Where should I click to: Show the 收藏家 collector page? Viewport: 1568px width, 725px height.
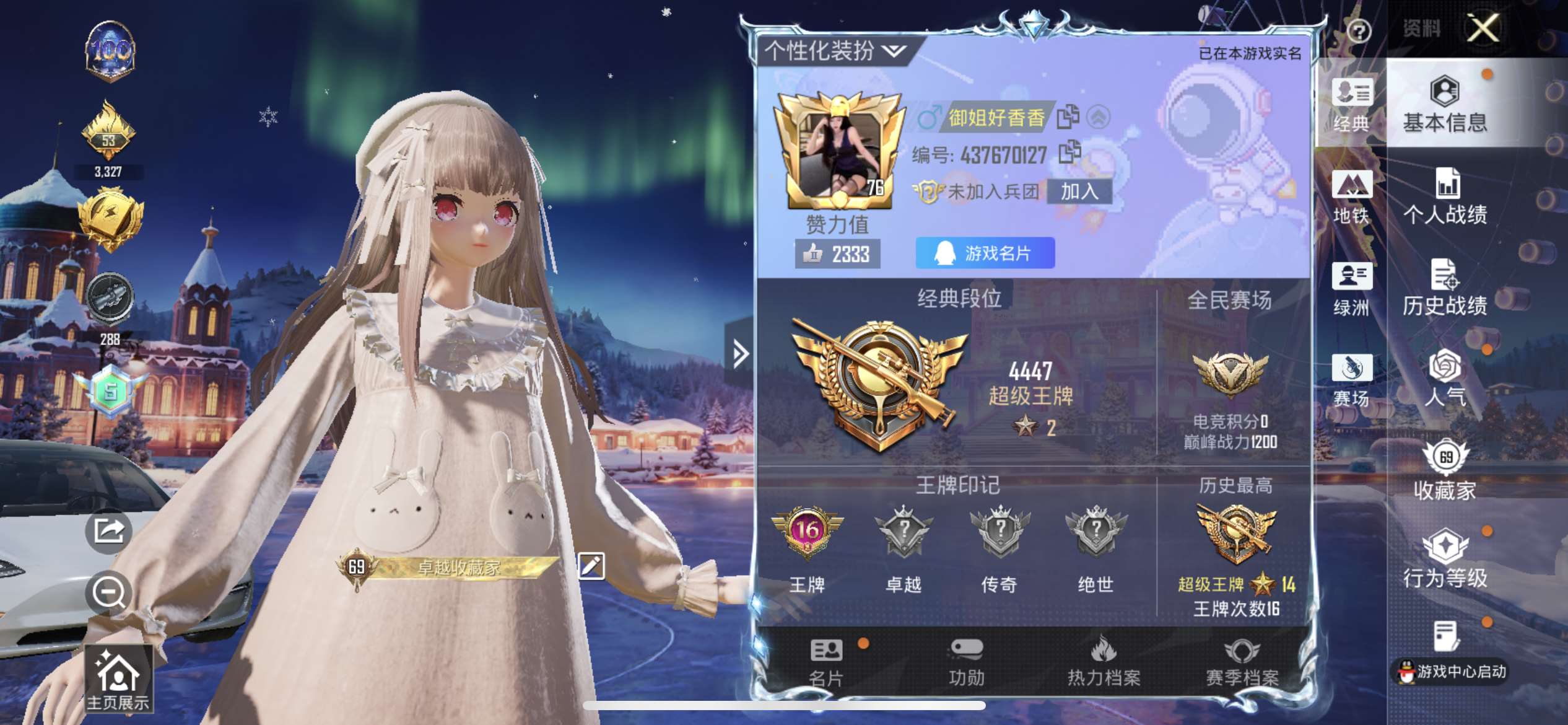click(x=1444, y=471)
